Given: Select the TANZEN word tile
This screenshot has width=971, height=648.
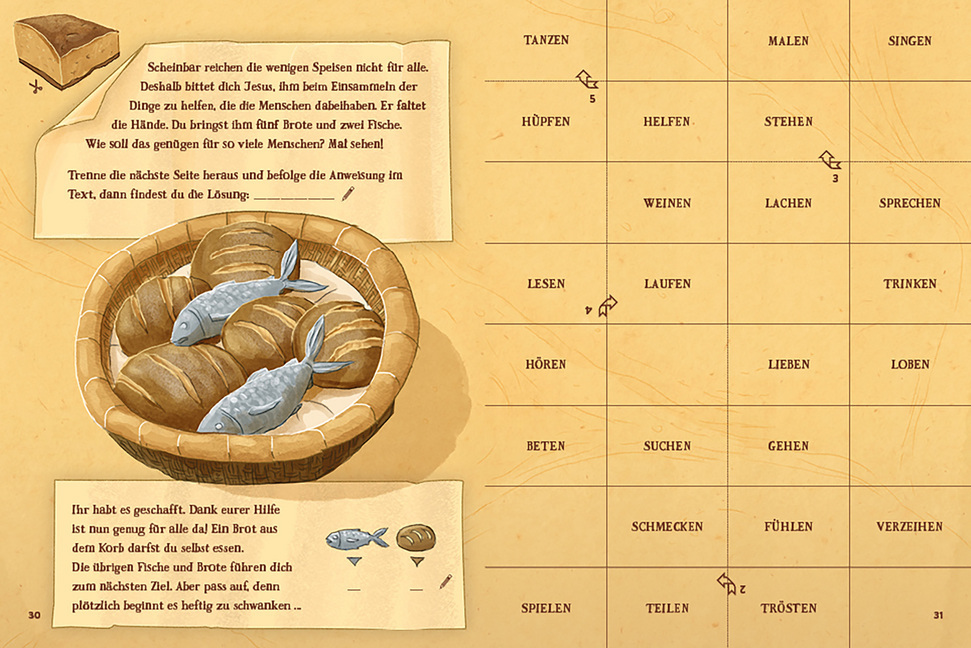Looking at the screenshot, I should click(546, 41).
